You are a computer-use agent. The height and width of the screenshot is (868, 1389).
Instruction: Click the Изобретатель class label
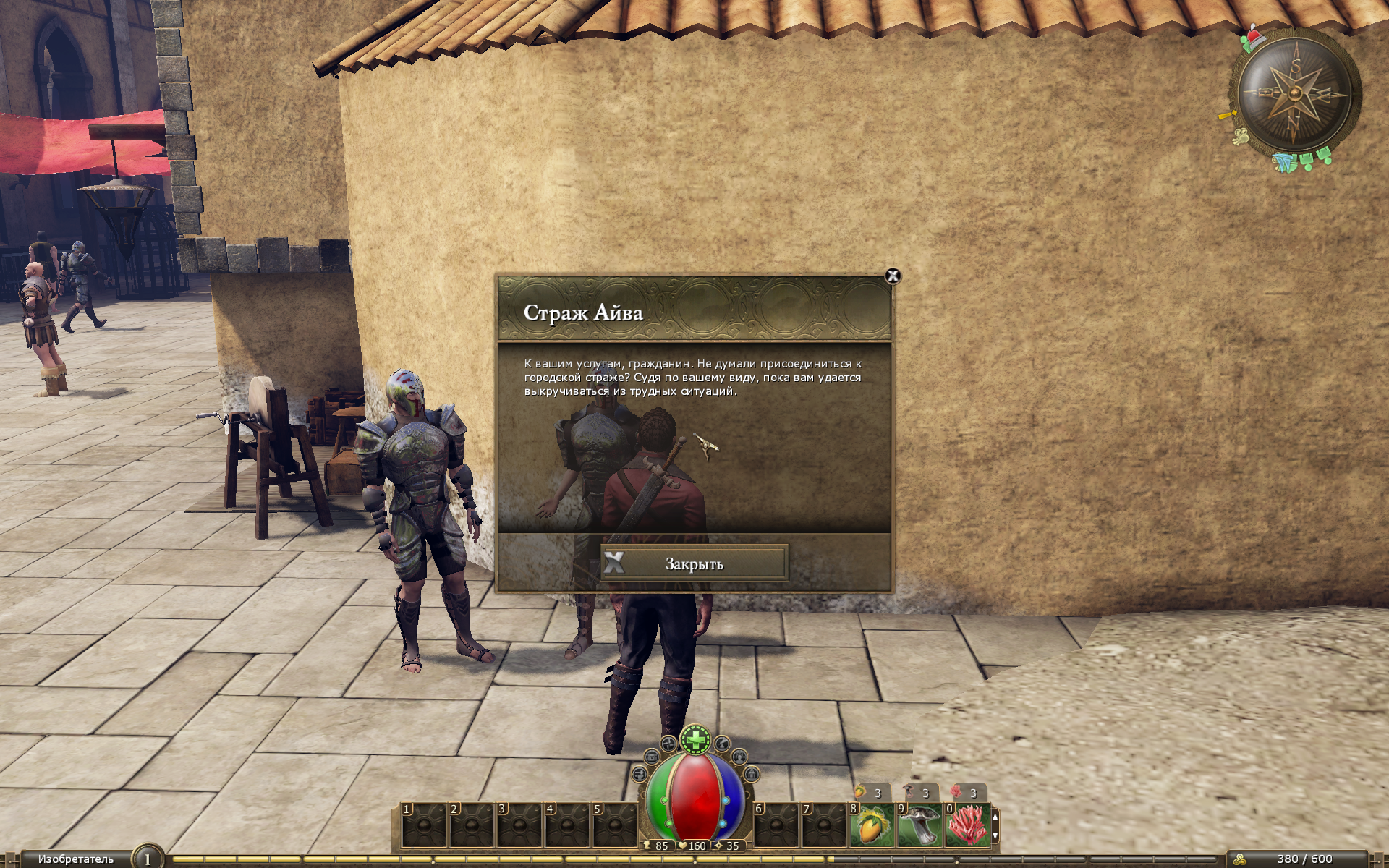coord(76,859)
